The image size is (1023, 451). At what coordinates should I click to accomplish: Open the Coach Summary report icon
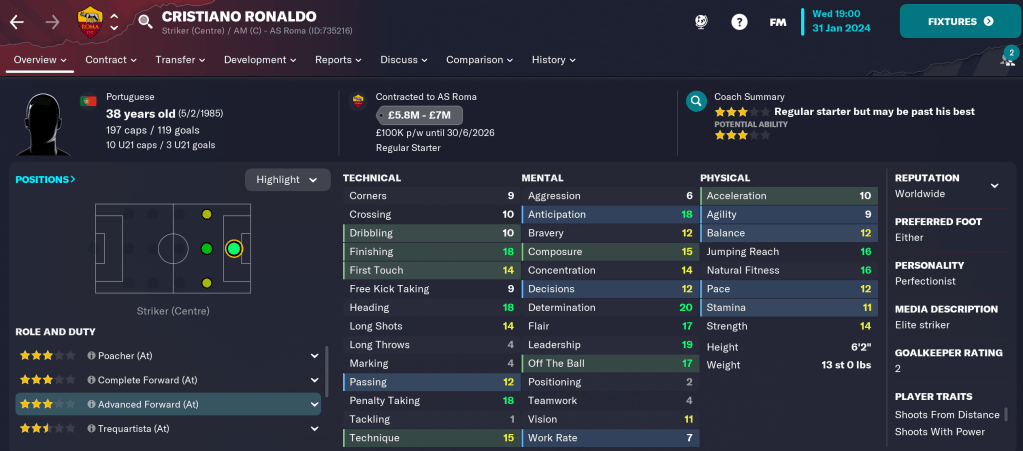pyautogui.click(x=696, y=101)
